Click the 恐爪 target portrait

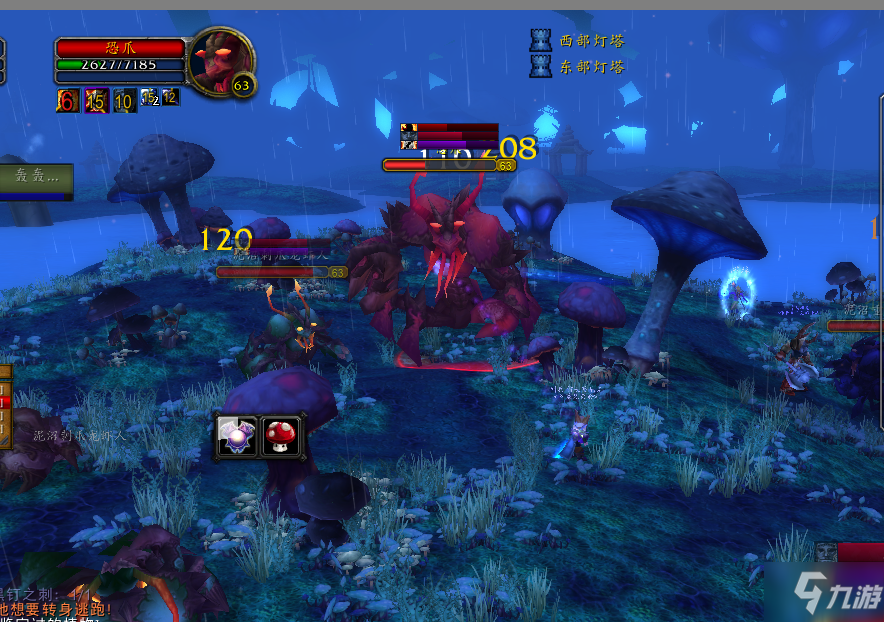click(x=219, y=58)
